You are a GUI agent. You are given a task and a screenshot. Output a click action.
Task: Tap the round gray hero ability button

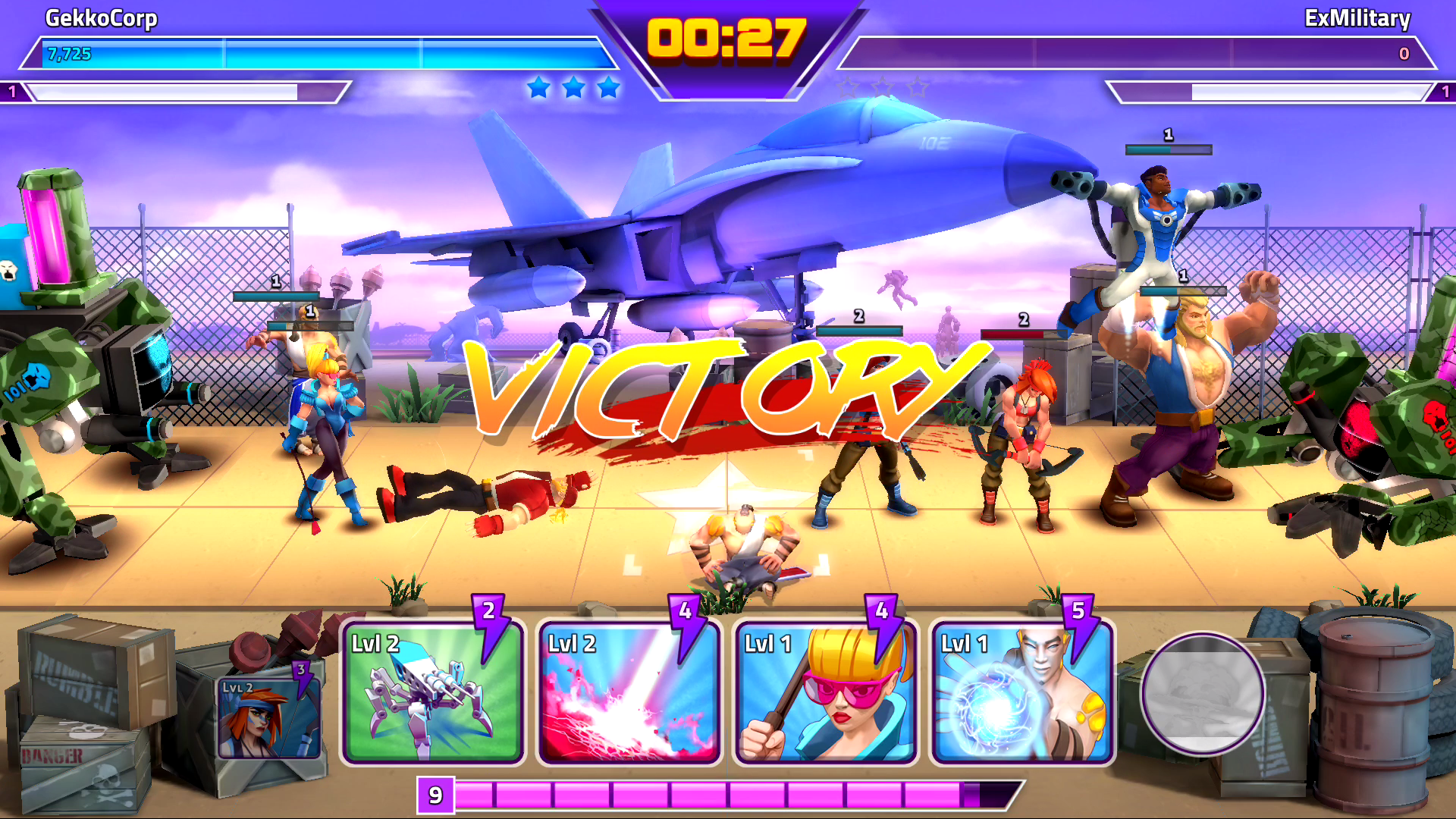click(x=1203, y=694)
